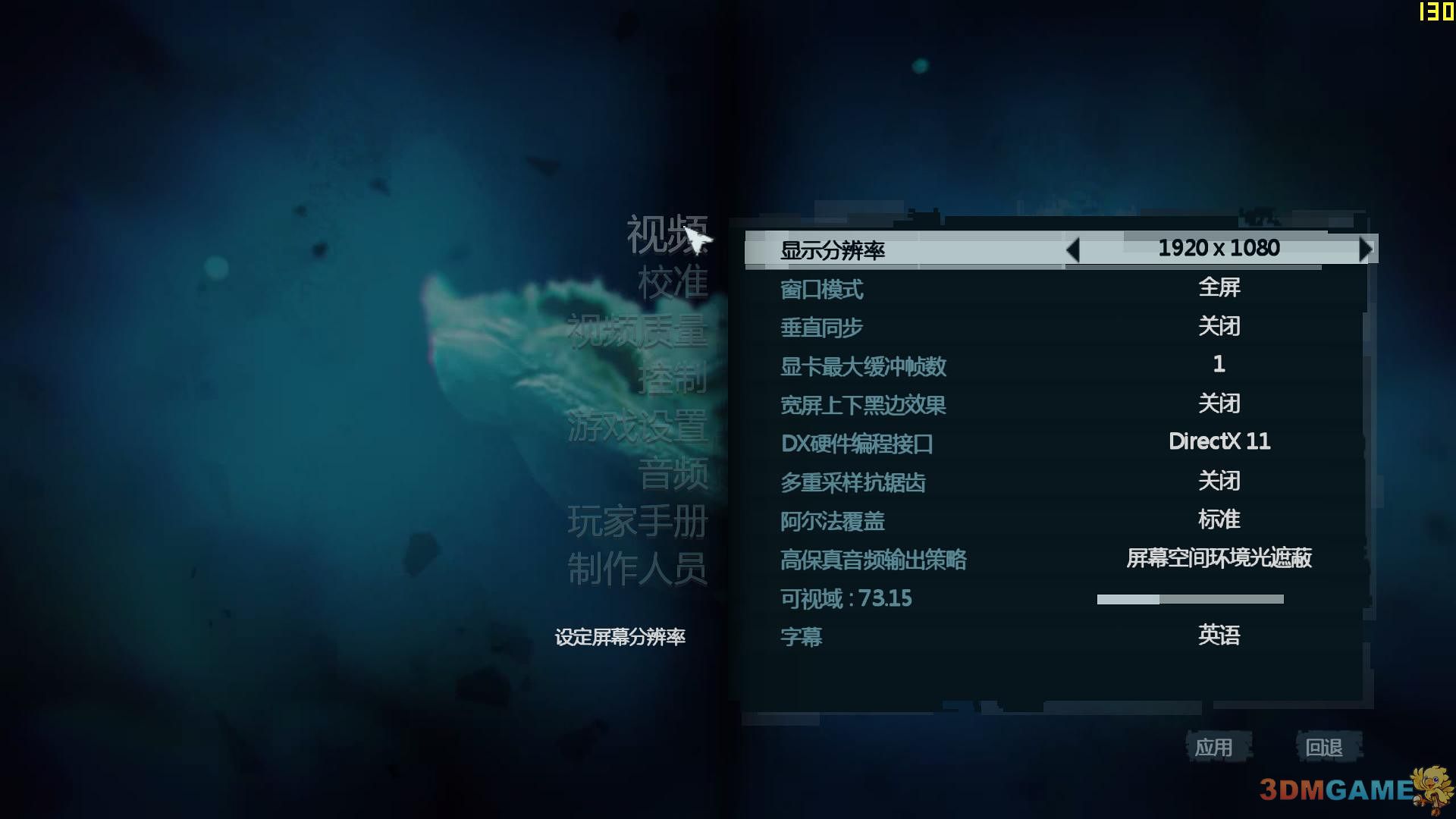Open 游戏设置 settings
Screen dimensions: 1456x819
tap(639, 428)
